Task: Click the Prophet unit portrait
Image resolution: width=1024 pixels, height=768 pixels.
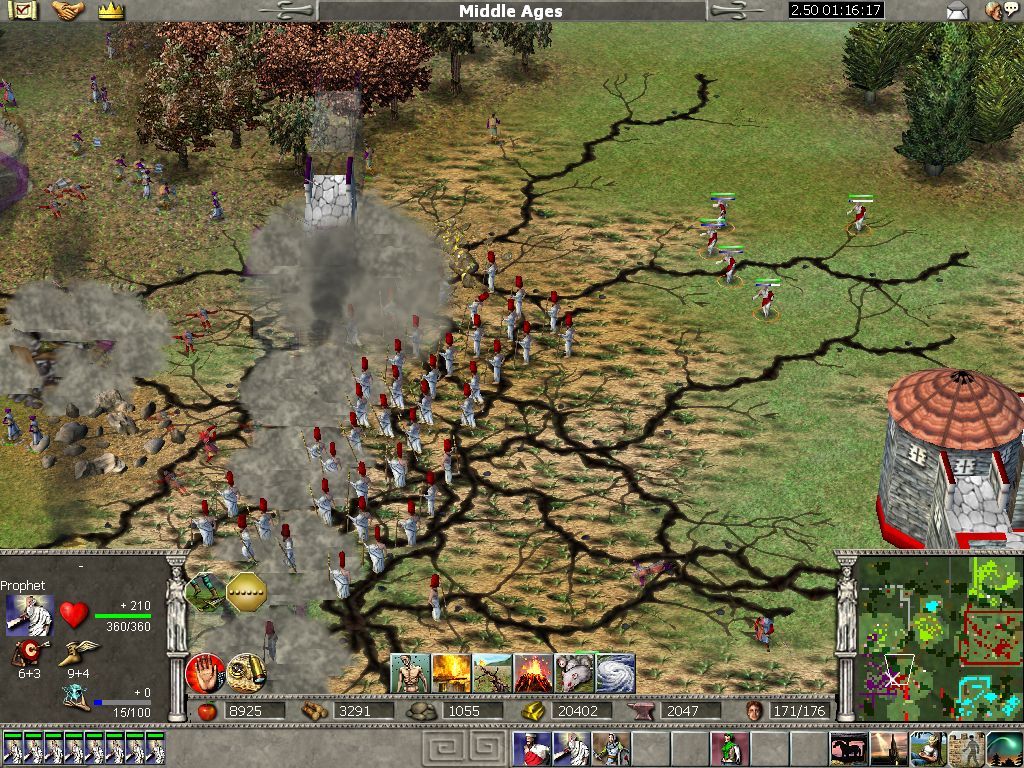Action: pyautogui.click(x=29, y=615)
